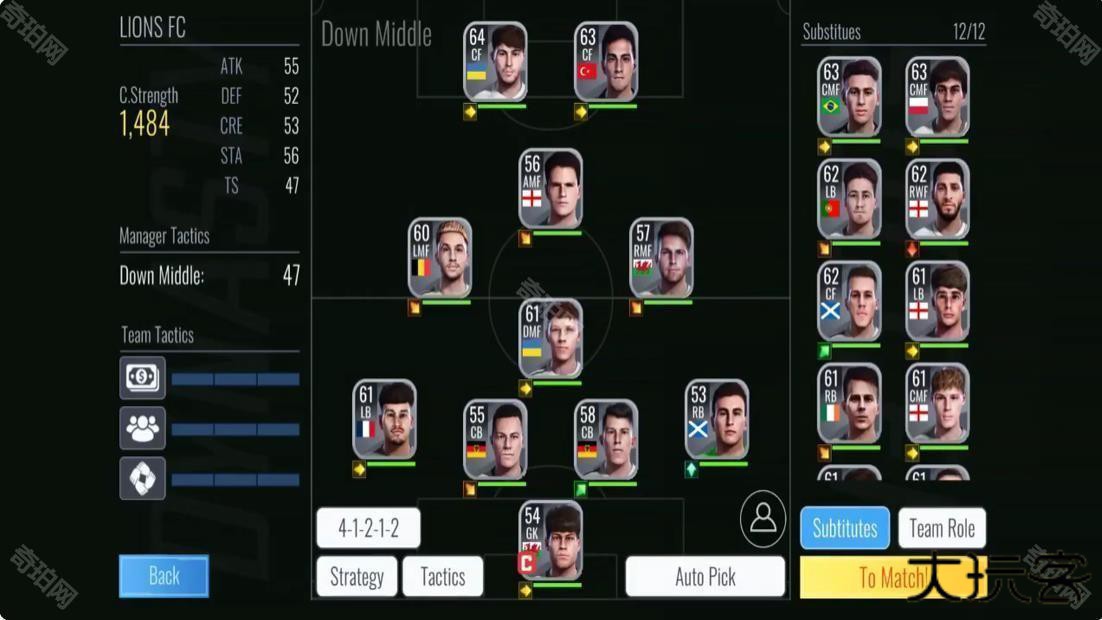Select the 57-rated RMF player card
This screenshot has width=1102, height=620.
pyautogui.click(x=661, y=259)
